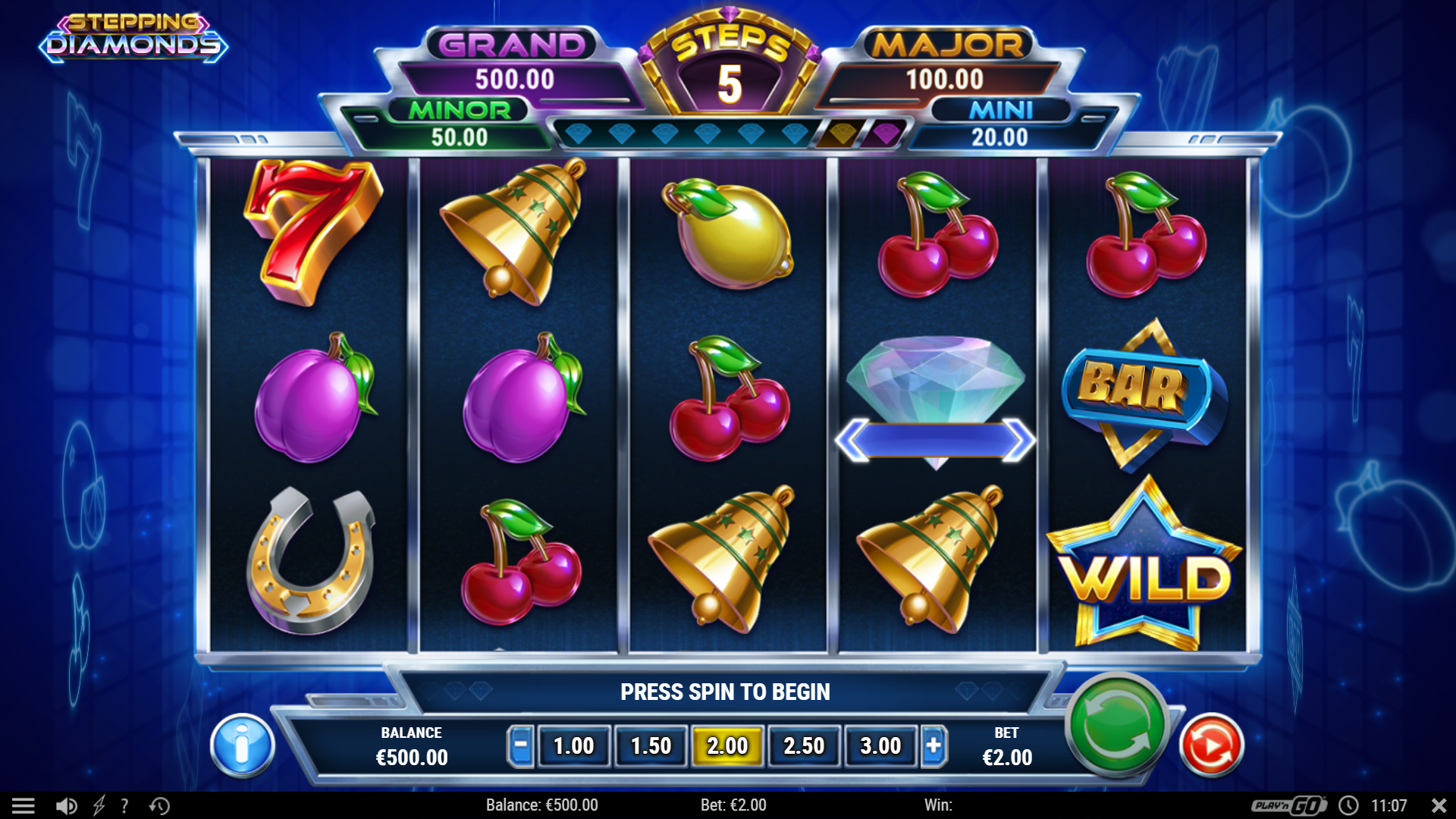
Task: Close the game with the X
Action: coord(1439,805)
